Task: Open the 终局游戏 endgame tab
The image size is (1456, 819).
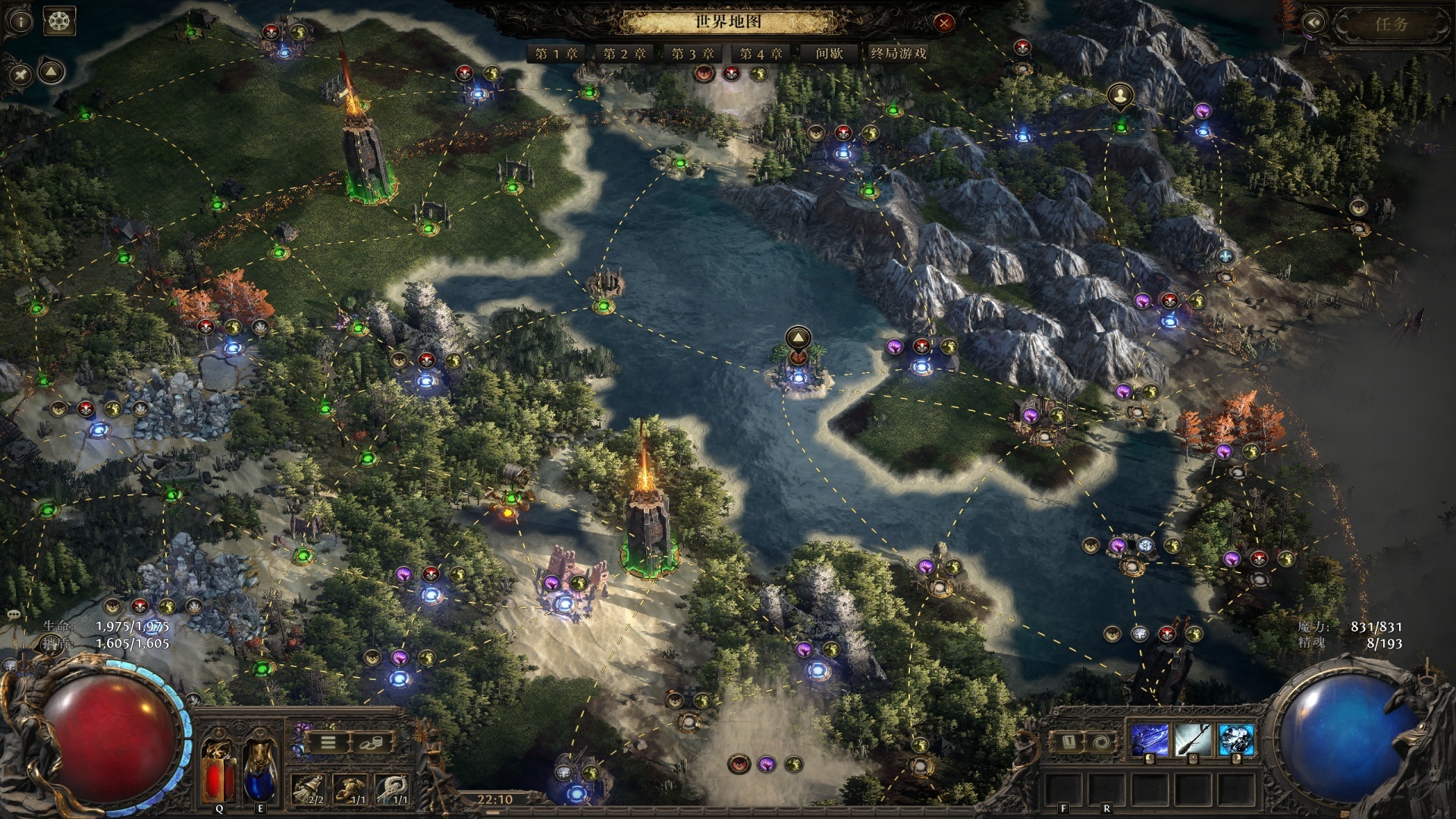Action: pos(898,54)
